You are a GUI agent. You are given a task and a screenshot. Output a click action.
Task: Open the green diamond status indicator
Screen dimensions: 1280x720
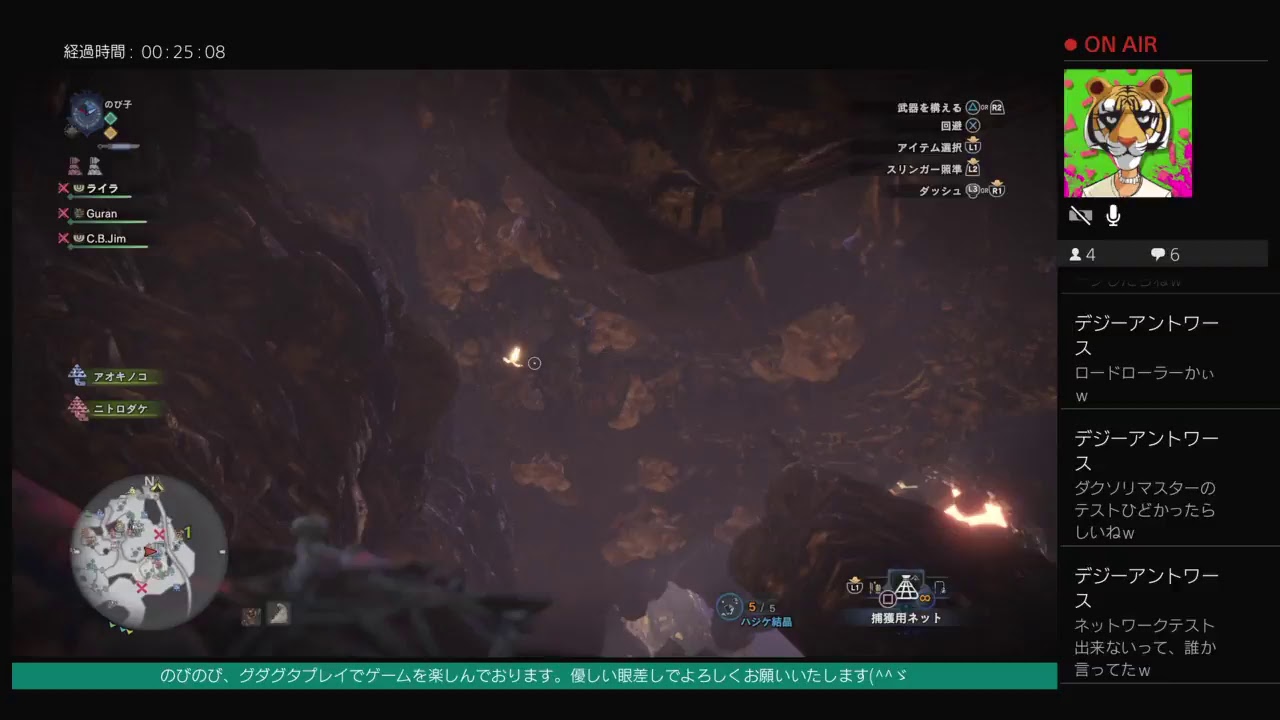[x=112, y=118]
